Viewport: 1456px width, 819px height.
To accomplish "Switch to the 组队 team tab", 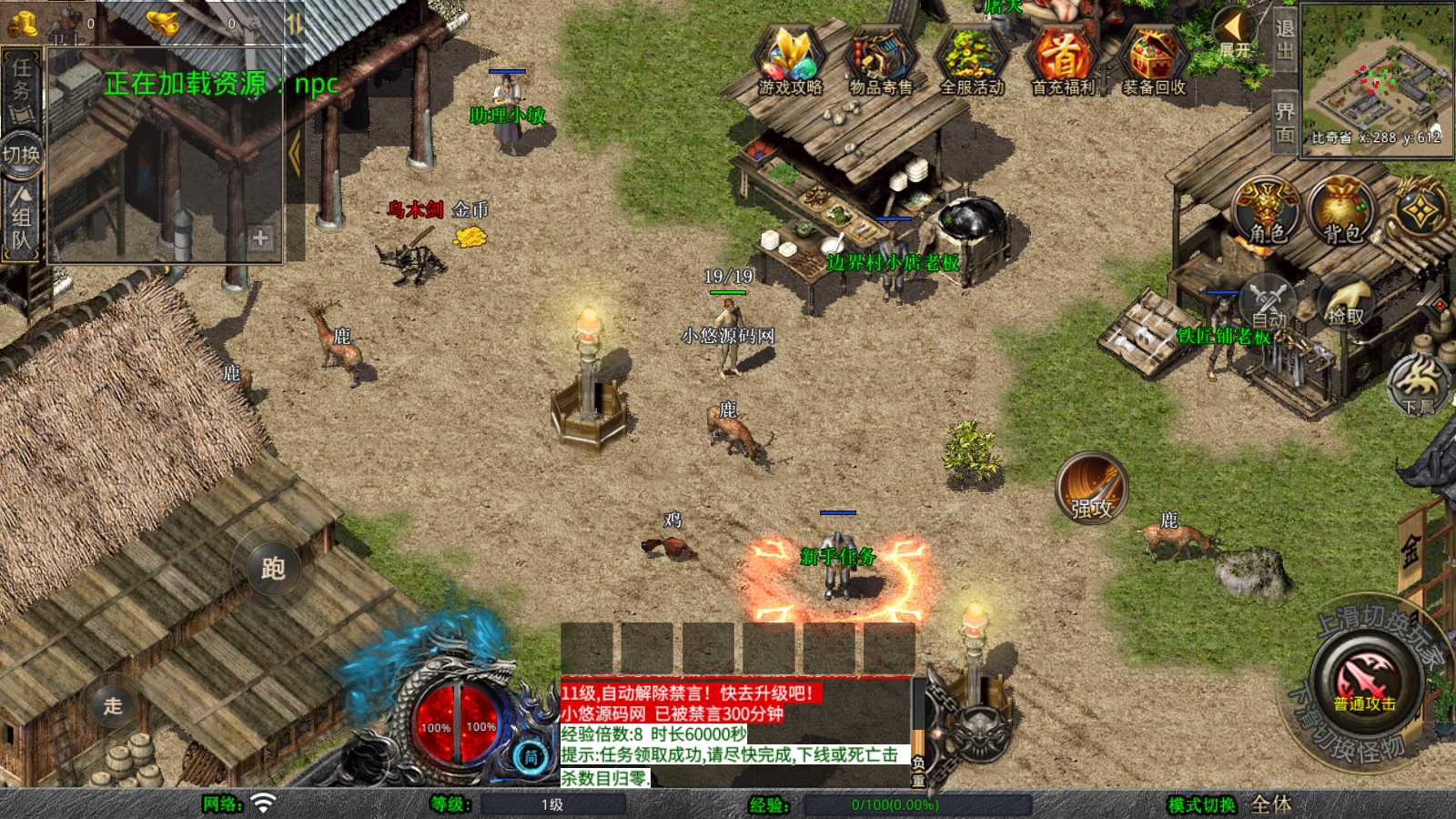I will tap(21, 218).
